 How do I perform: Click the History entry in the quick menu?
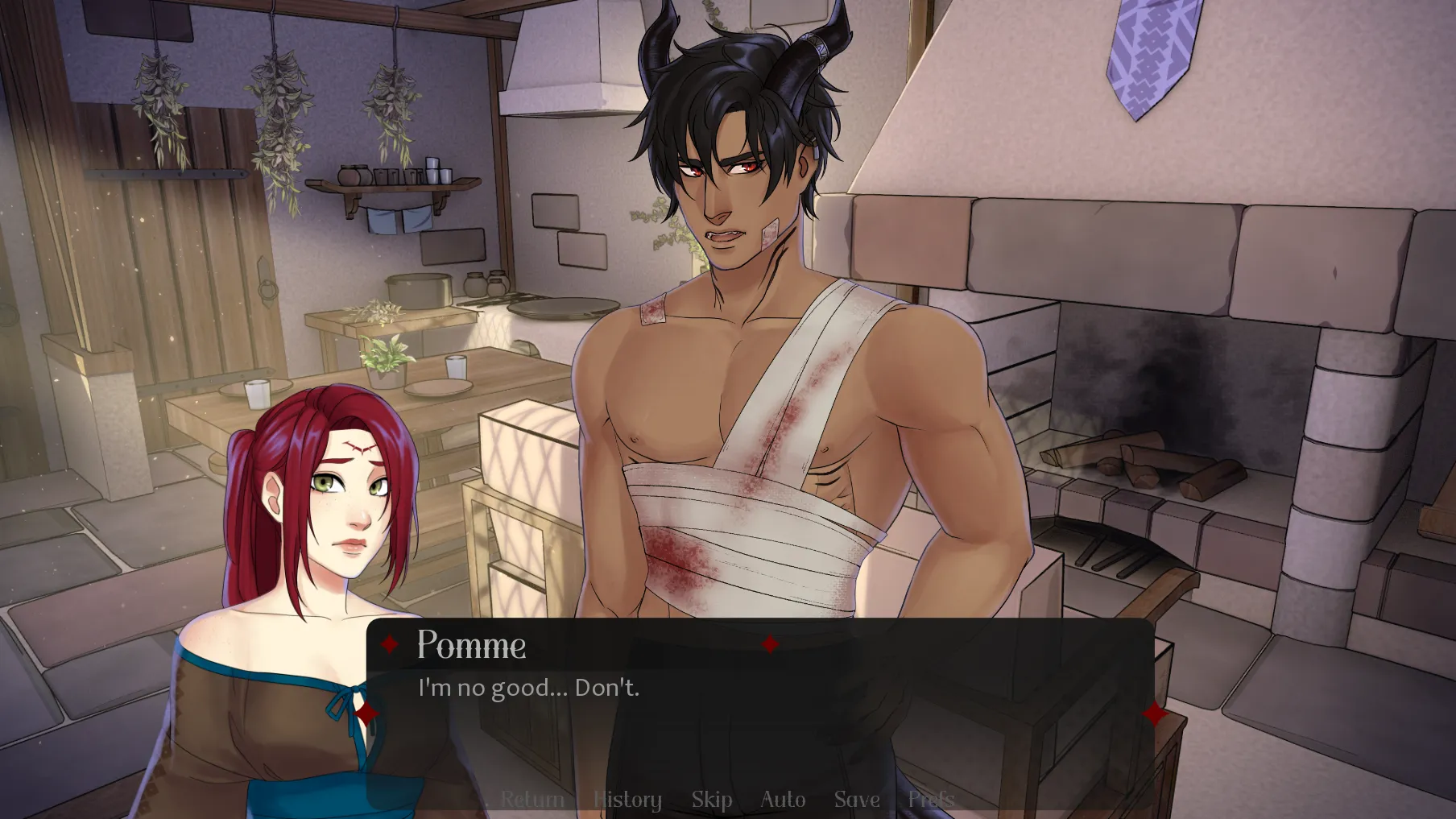point(627,799)
